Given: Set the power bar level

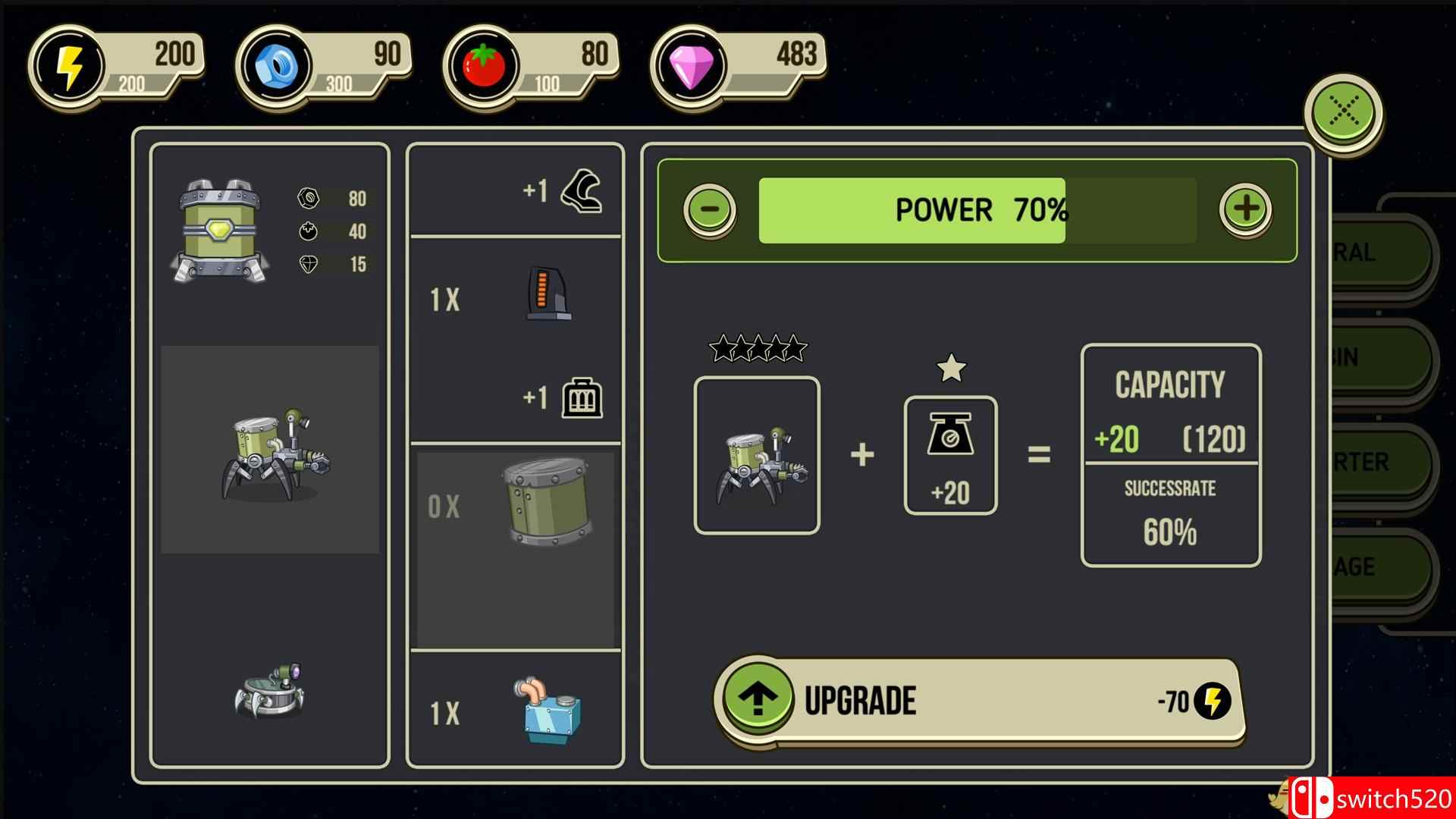Looking at the screenshot, I should (x=977, y=210).
